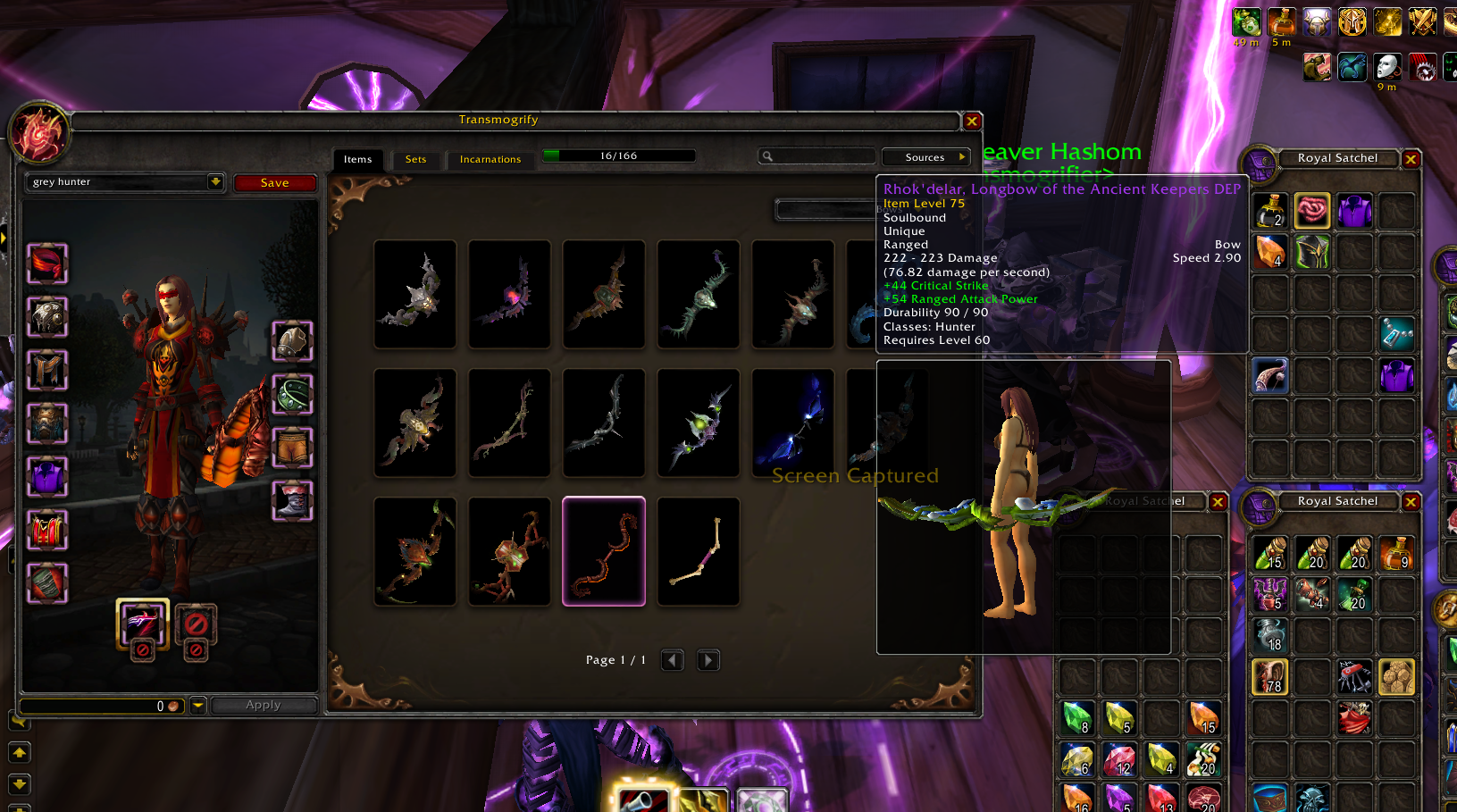Open the Incarnations tab
The height and width of the screenshot is (812, 1457).
pos(490,159)
